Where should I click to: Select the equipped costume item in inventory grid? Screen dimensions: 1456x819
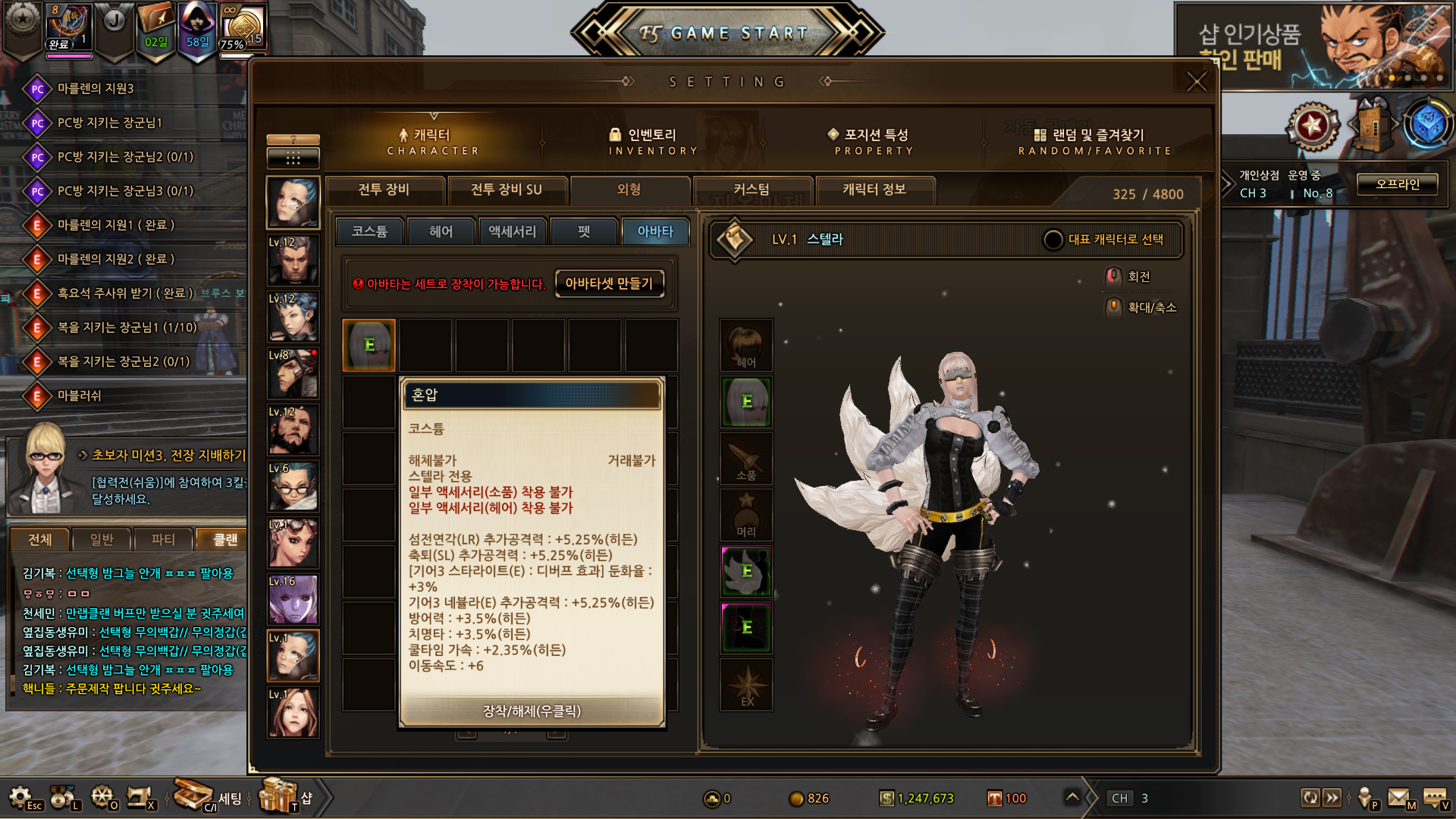(369, 345)
